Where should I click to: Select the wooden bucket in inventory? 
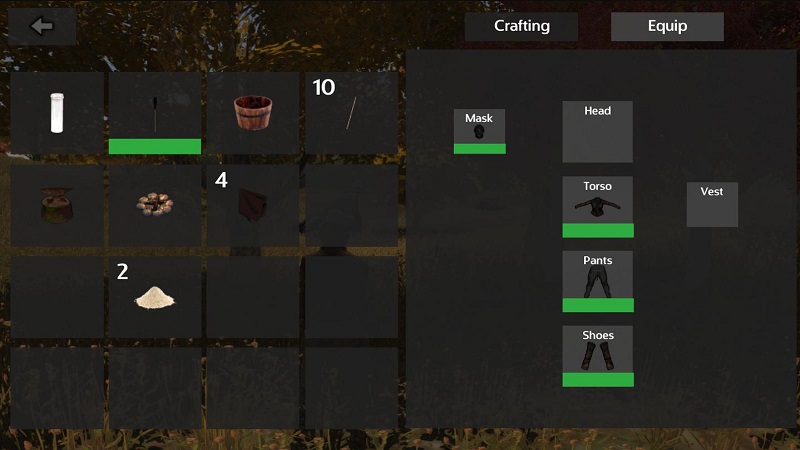click(253, 112)
